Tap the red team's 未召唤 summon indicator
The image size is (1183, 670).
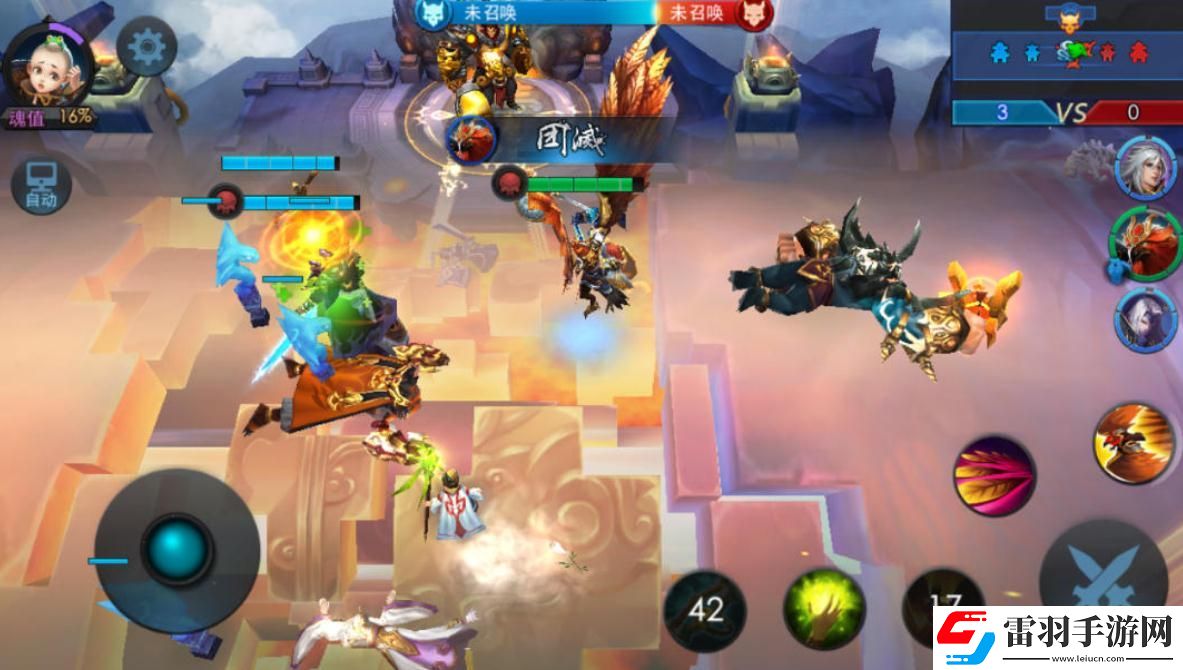pyautogui.click(x=697, y=13)
